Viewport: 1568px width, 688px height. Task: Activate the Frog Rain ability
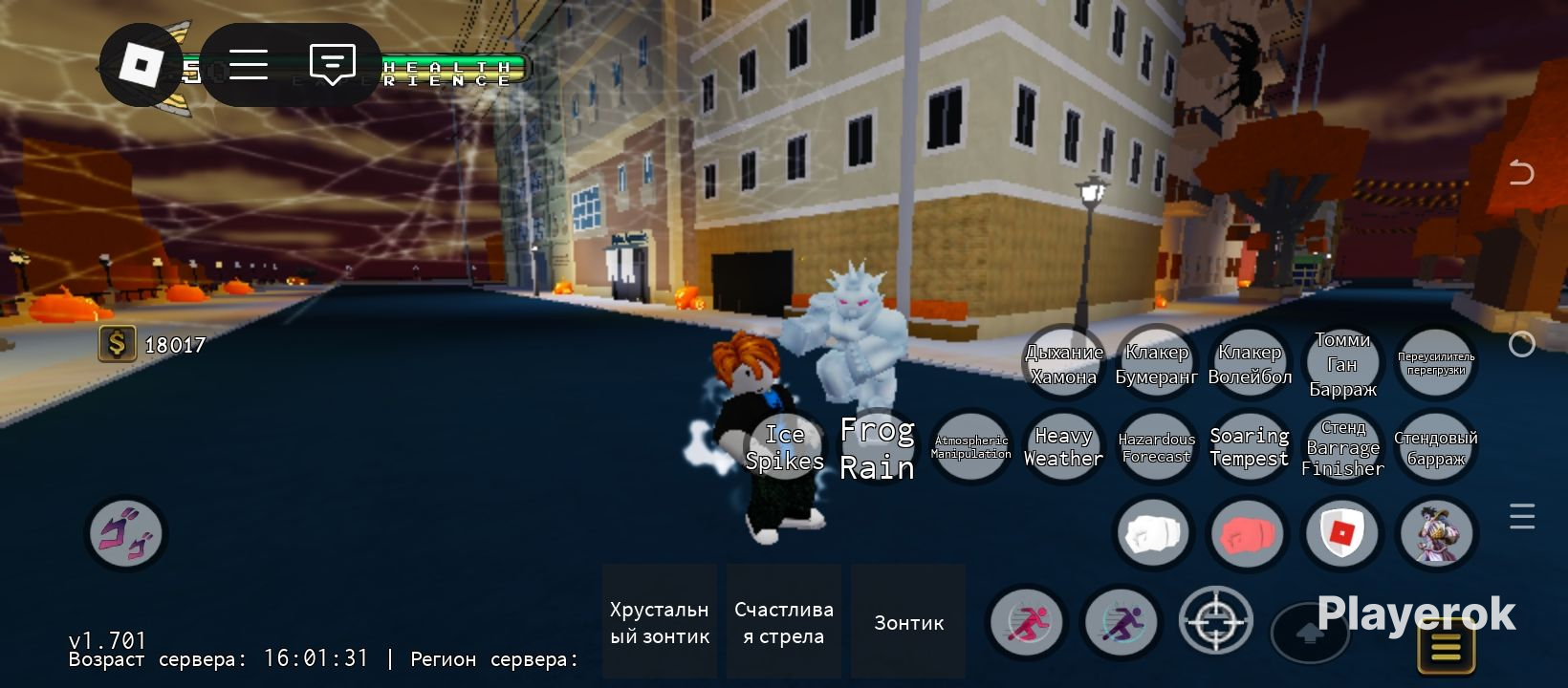click(877, 446)
